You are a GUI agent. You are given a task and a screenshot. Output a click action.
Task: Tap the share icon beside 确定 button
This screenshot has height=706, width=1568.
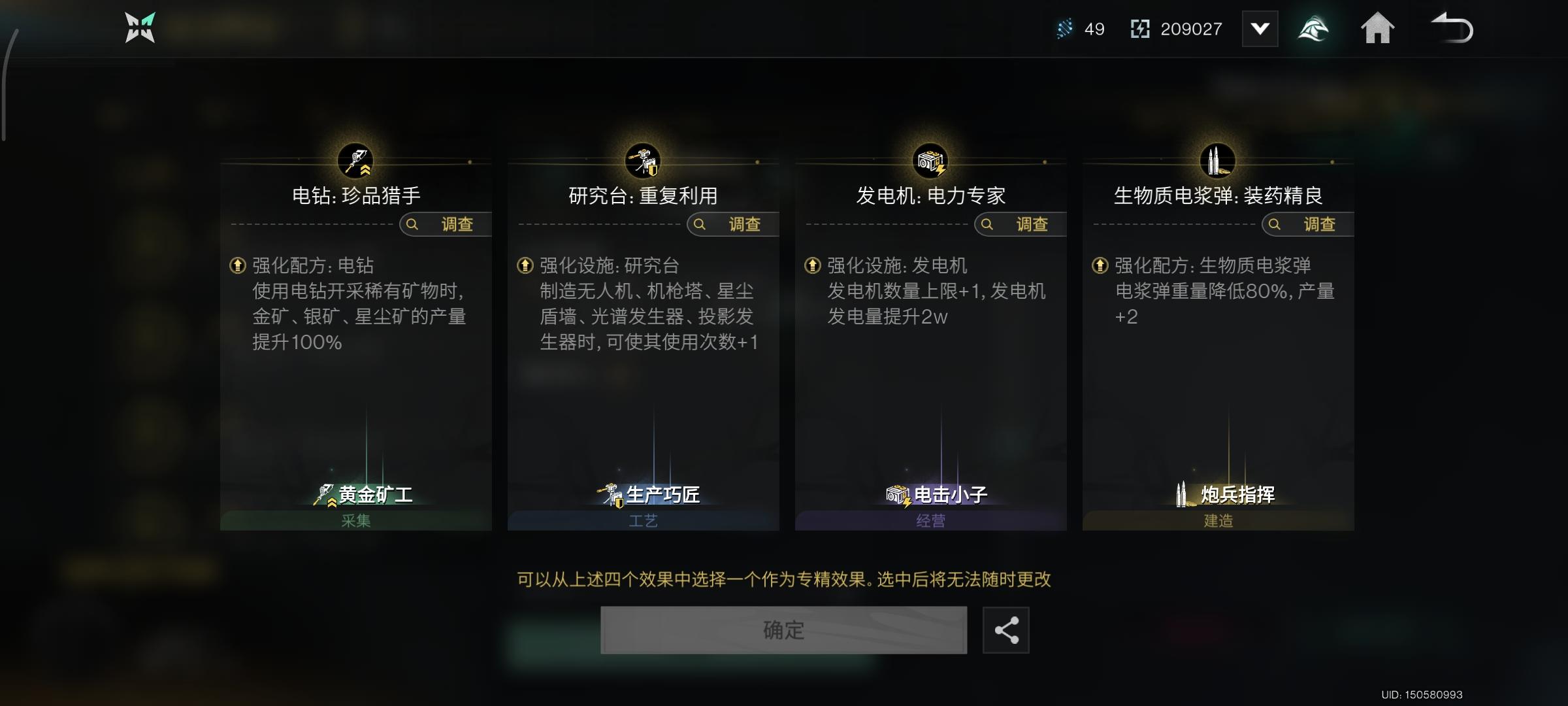pyautogui.click(x=1005, y=630)
